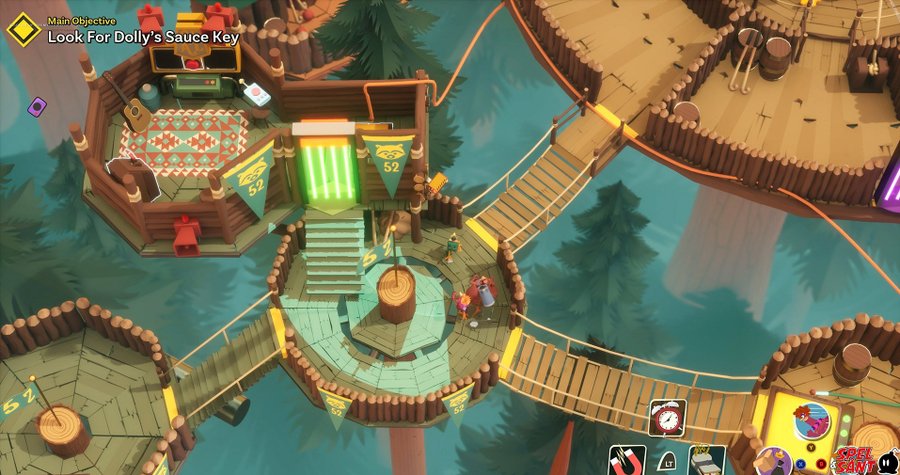This screenshot has width=900, height=475.
Task: Choose the gadget icon right of LT
Action: point(707,460)
